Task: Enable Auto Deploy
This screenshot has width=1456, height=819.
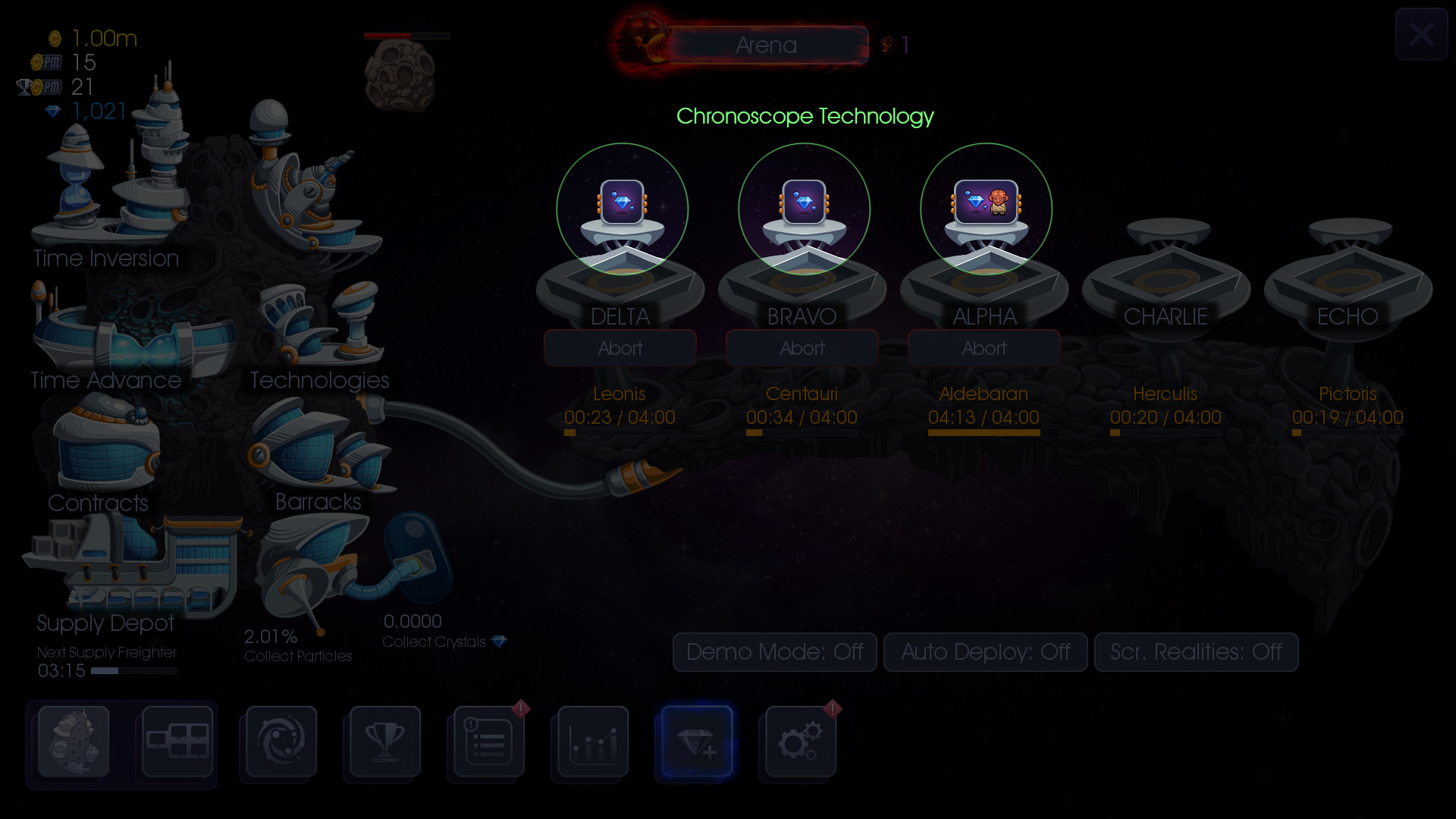Action: pos(985,652)
